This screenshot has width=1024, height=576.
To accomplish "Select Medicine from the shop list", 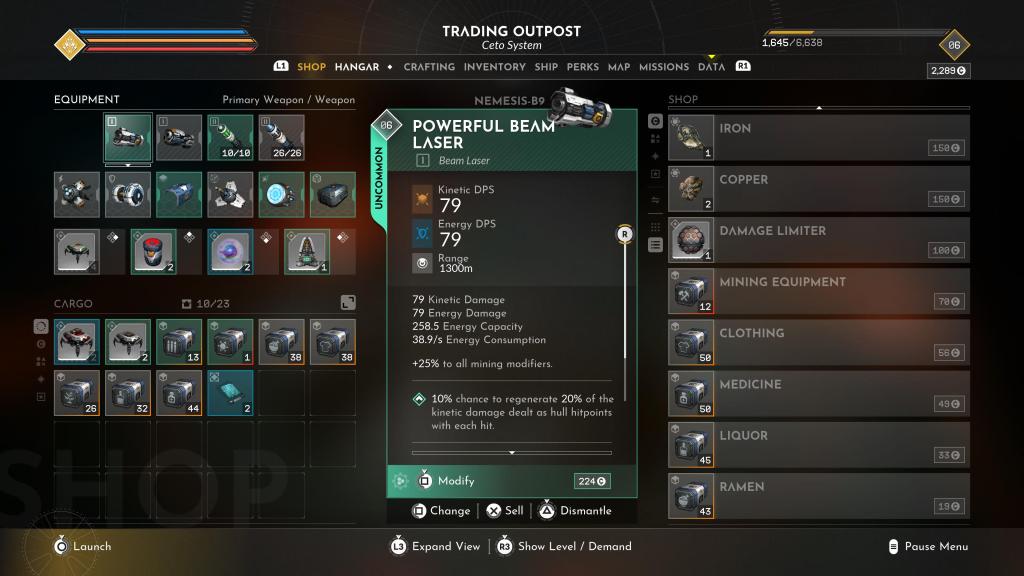I will (818, 393).
